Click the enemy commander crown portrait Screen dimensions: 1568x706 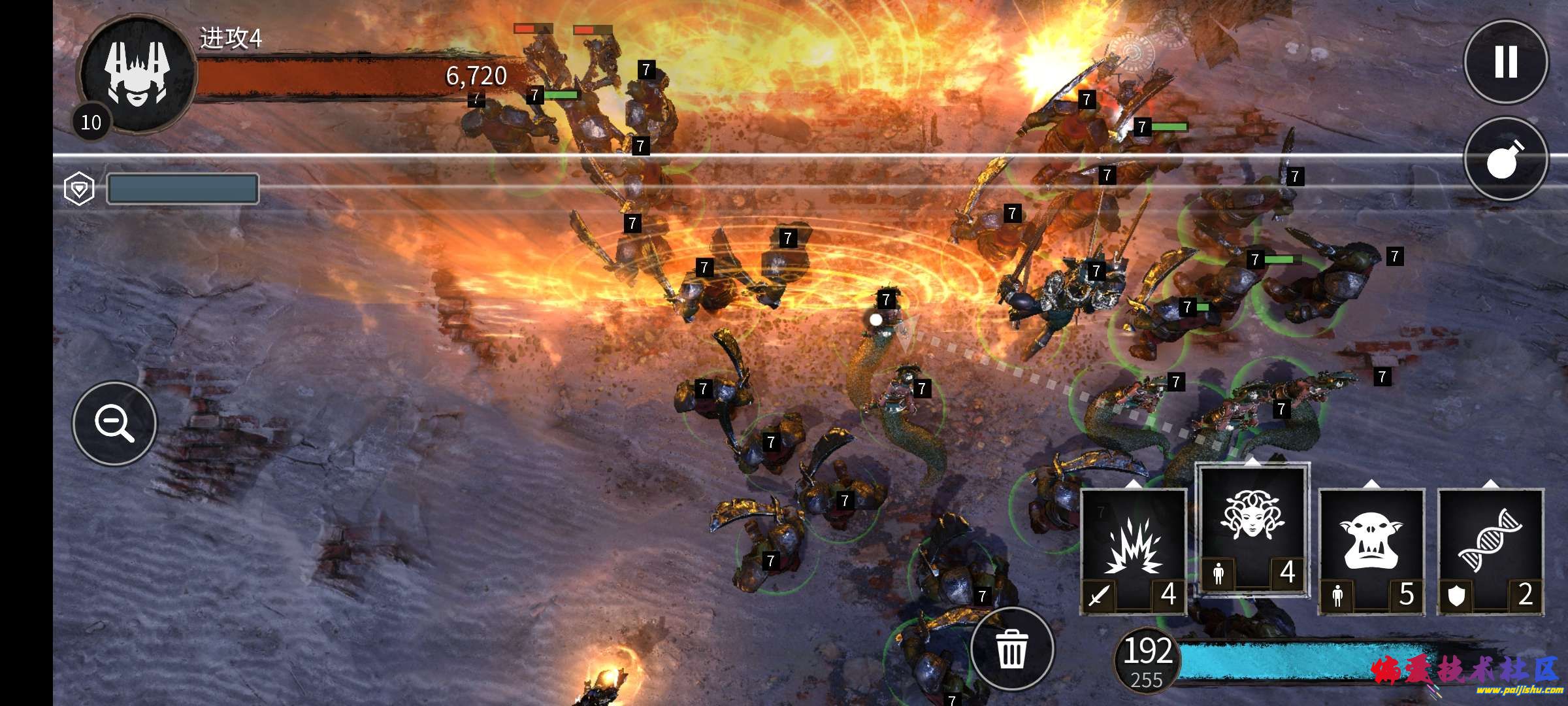(x=137, y=73)
